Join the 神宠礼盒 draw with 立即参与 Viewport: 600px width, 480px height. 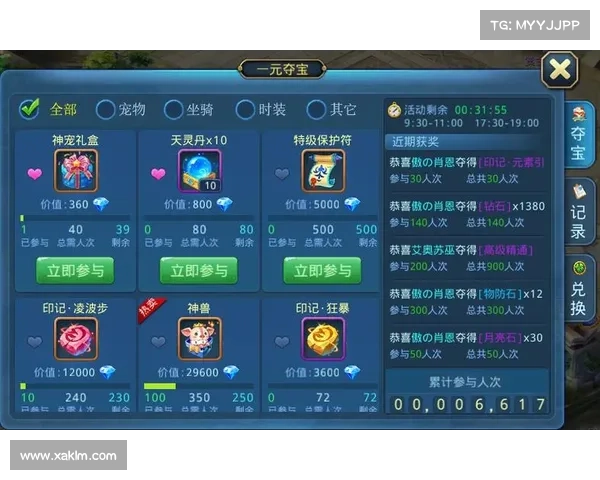tap(75, 270)
